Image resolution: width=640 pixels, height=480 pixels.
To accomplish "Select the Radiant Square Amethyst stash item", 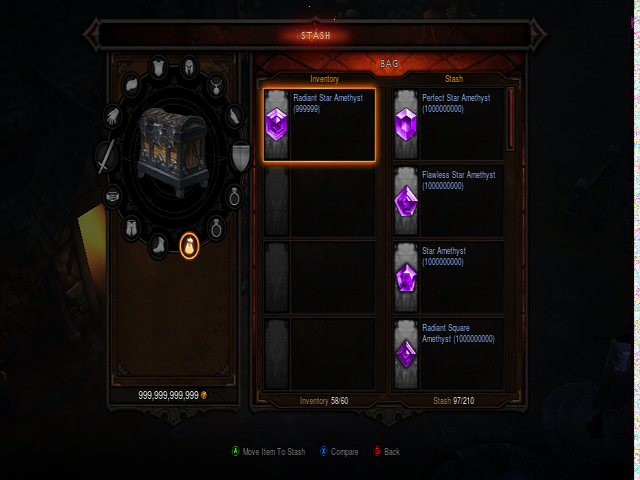I will pos(448,353).
